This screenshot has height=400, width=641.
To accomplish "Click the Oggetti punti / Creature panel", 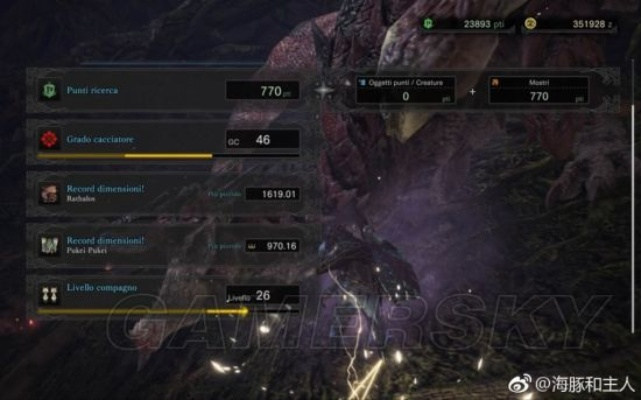I will [x=406, y=90].
